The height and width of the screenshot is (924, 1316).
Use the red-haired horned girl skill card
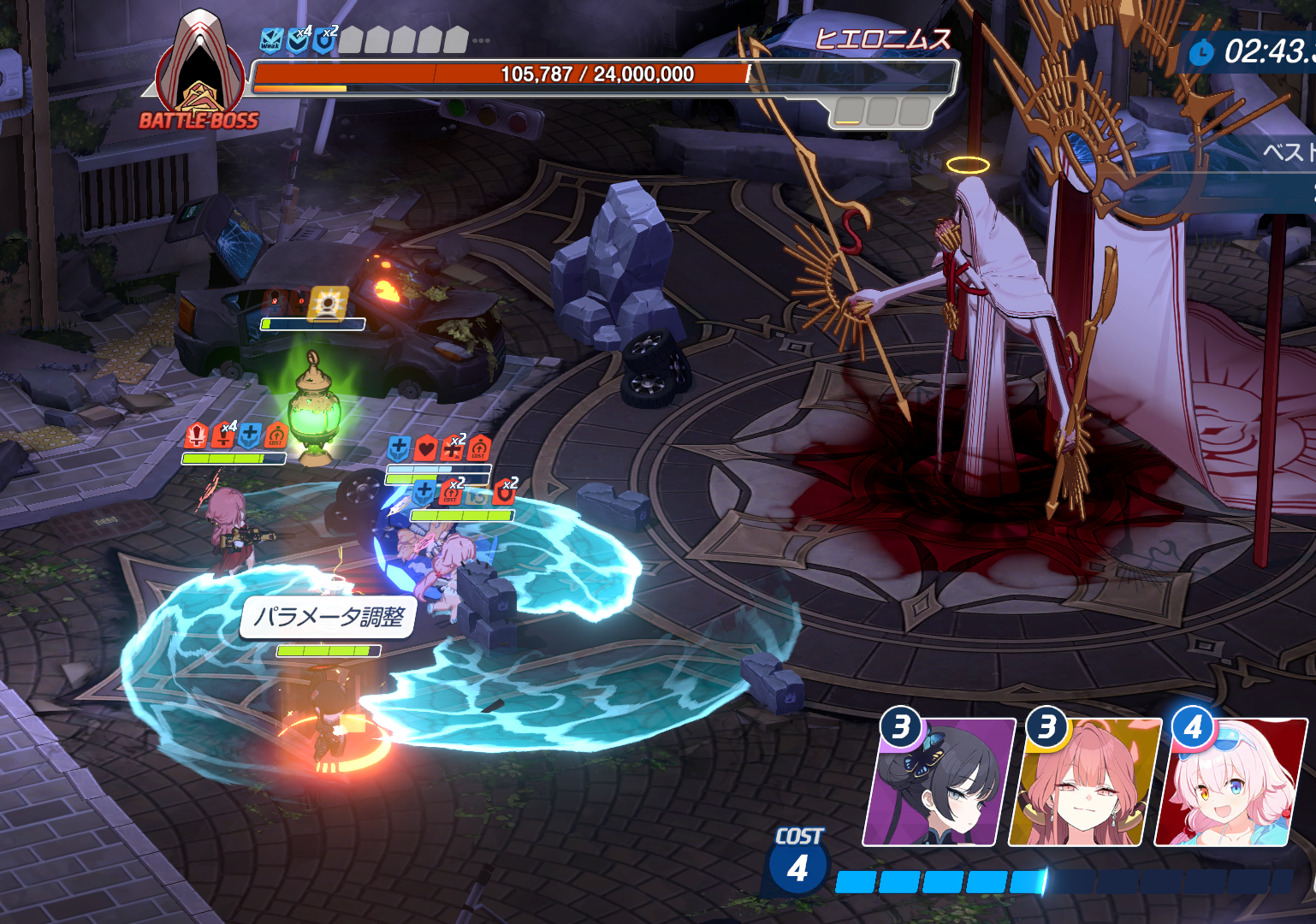1085,783
